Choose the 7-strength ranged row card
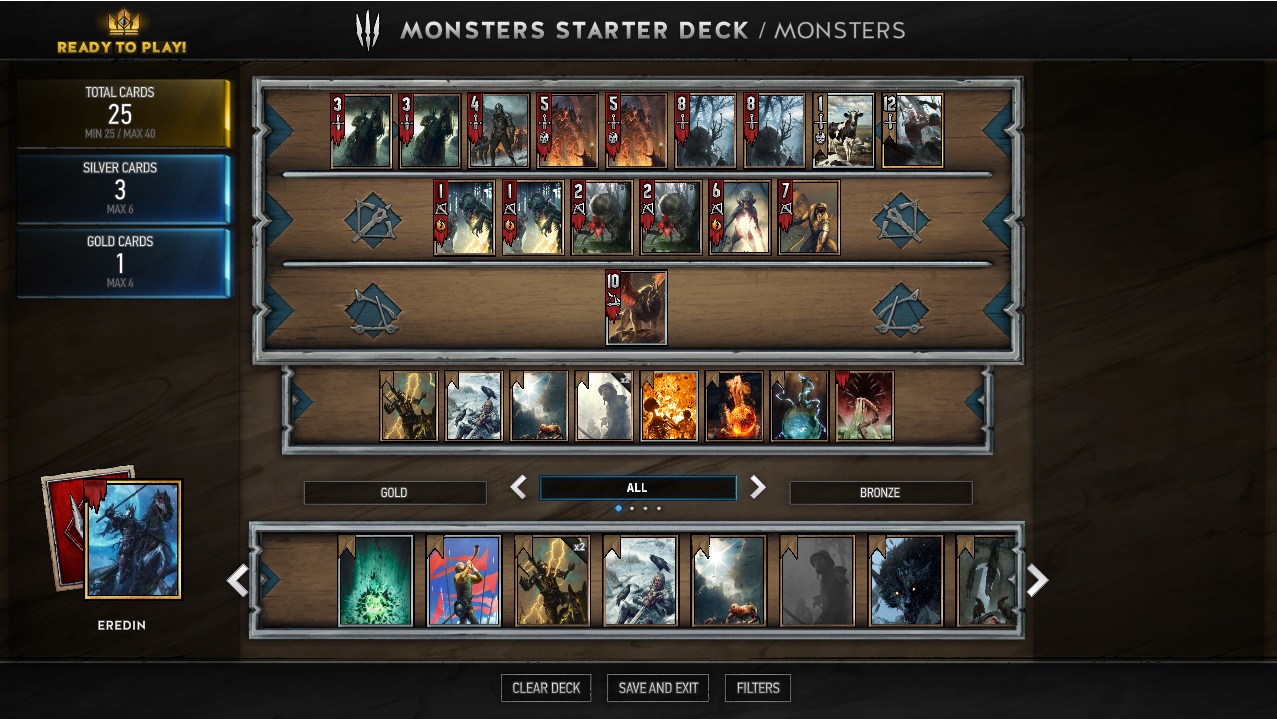The width and height of the screenshot is (1277, 719). point(809,218)
